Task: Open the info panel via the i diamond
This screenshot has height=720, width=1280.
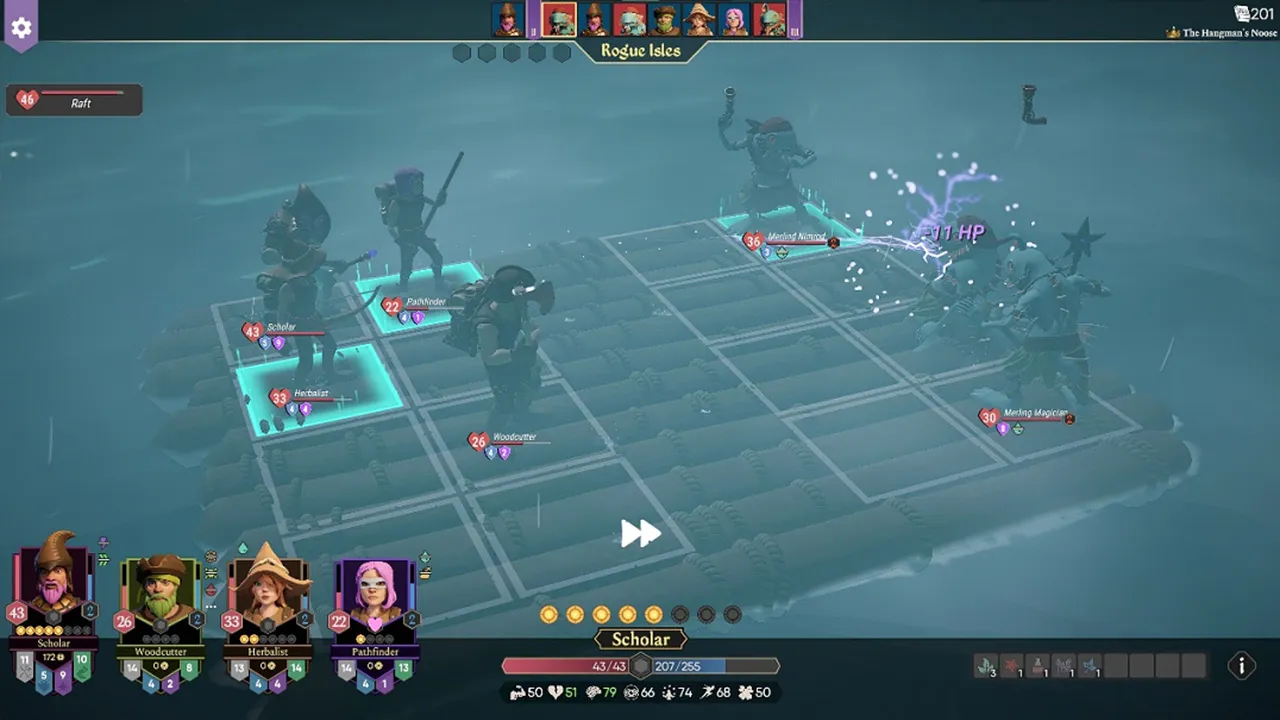Action: pos(1241,666)
